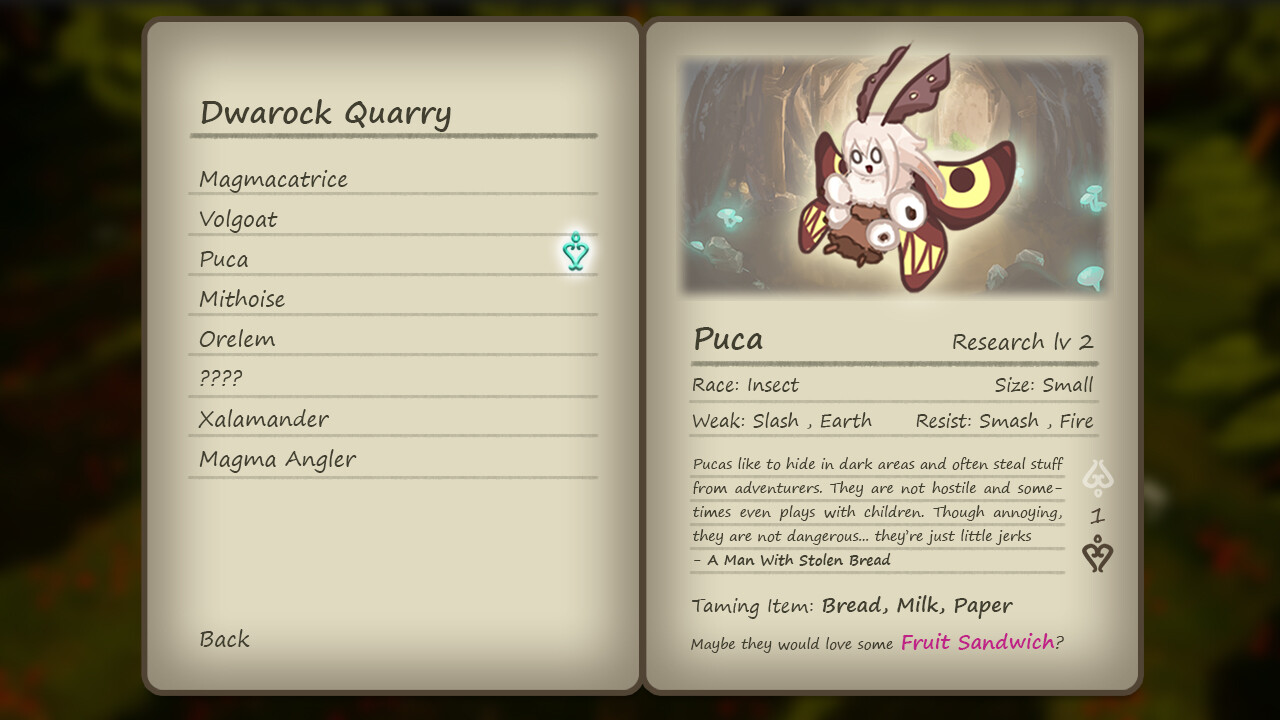Click the Research lv 2 label
The height and width of the screenshot is (720, 1280).
pos(1023,341)
